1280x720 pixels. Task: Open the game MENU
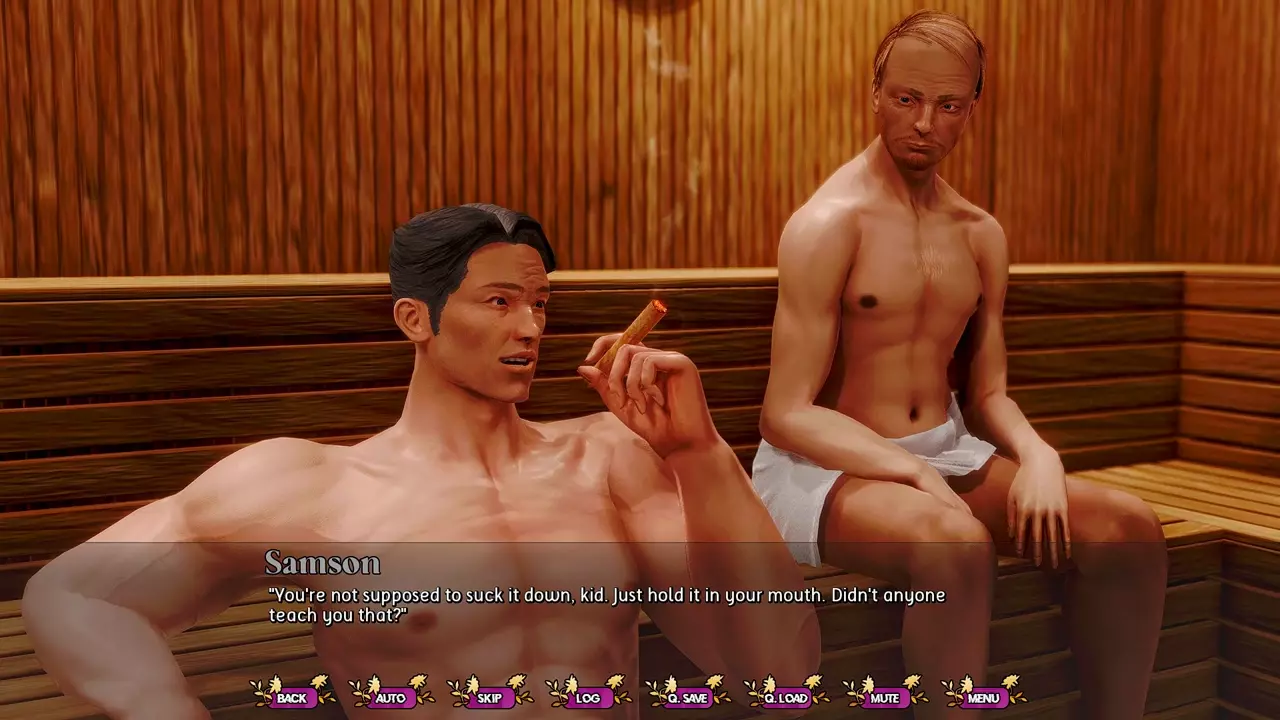[x=983, y=697]
